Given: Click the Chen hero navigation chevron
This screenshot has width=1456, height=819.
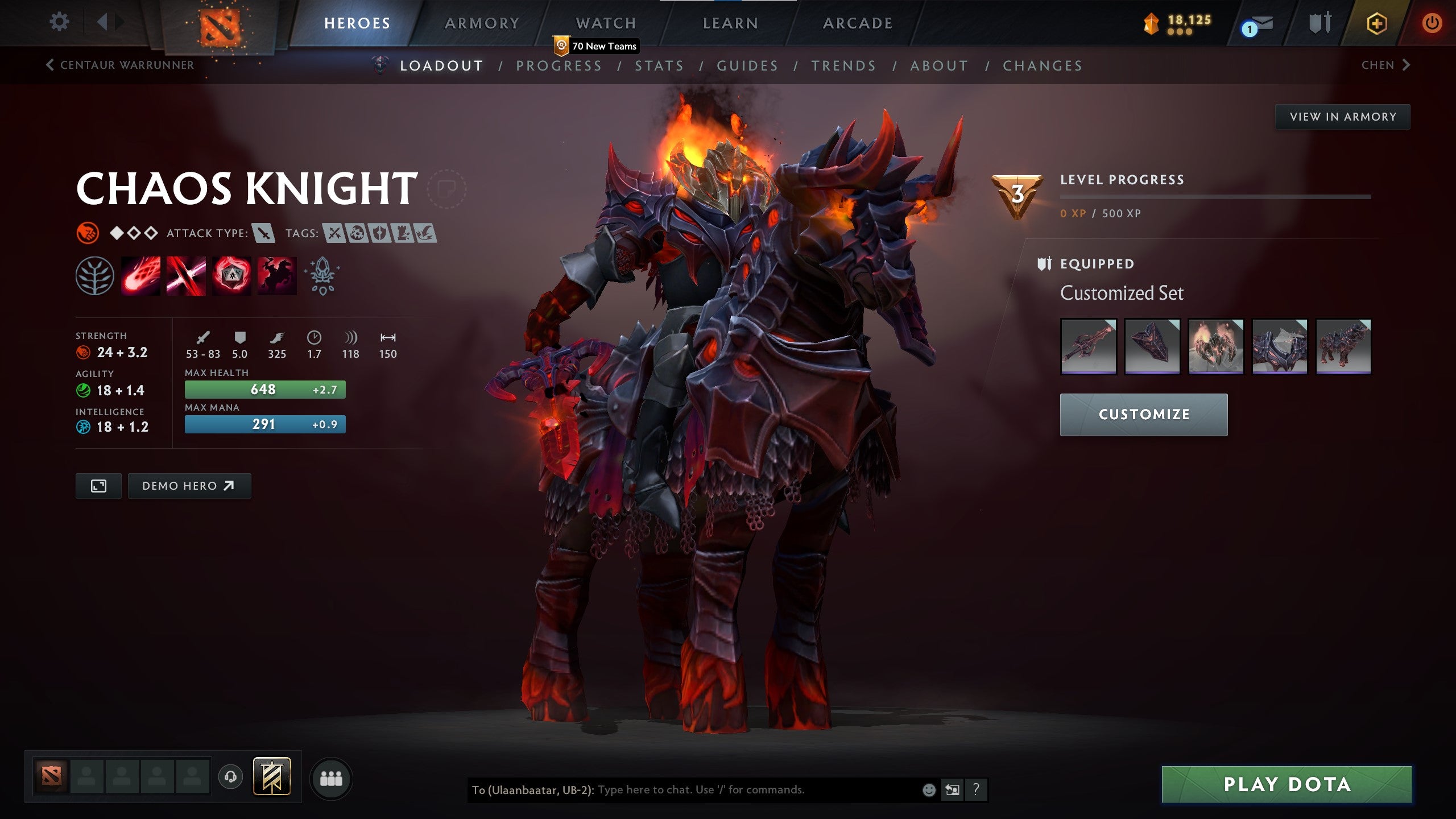Looking at the screenshot, I should pos(1405,65).
